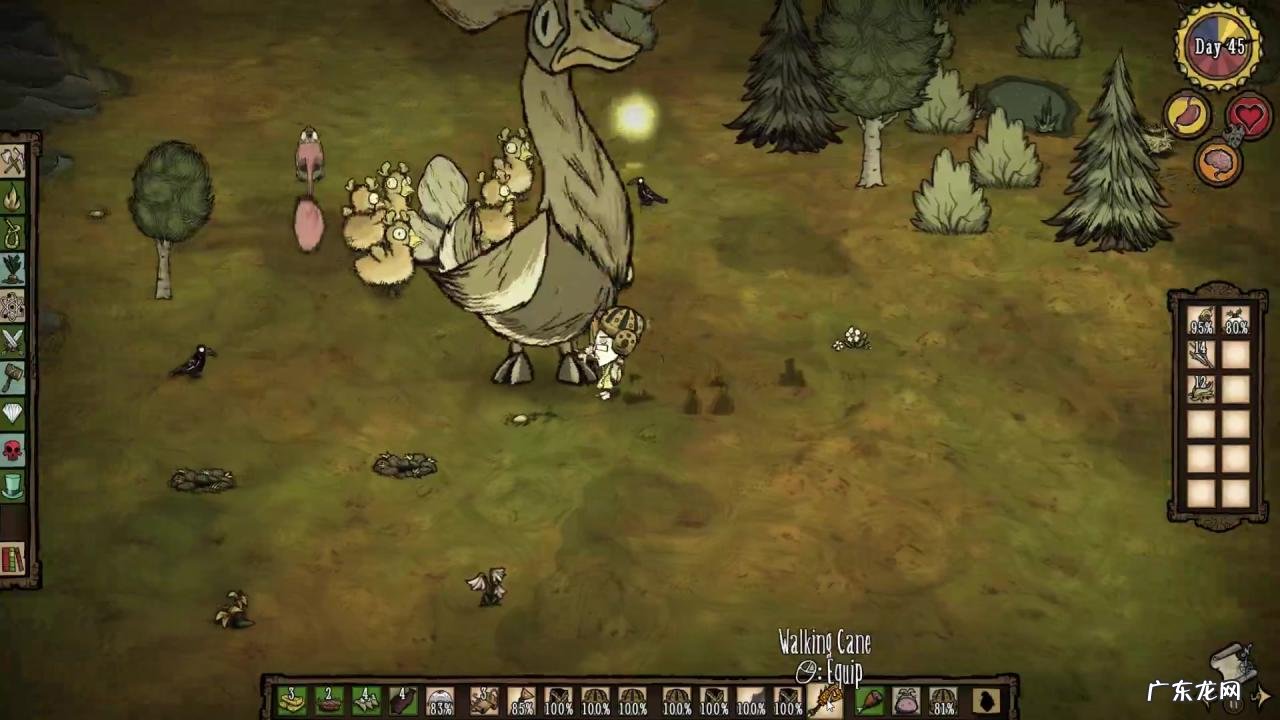1280x720 pixels.
Task: Open the Structures hammer crafting tab
Action: pyautogui.click(x=13, y=377)
